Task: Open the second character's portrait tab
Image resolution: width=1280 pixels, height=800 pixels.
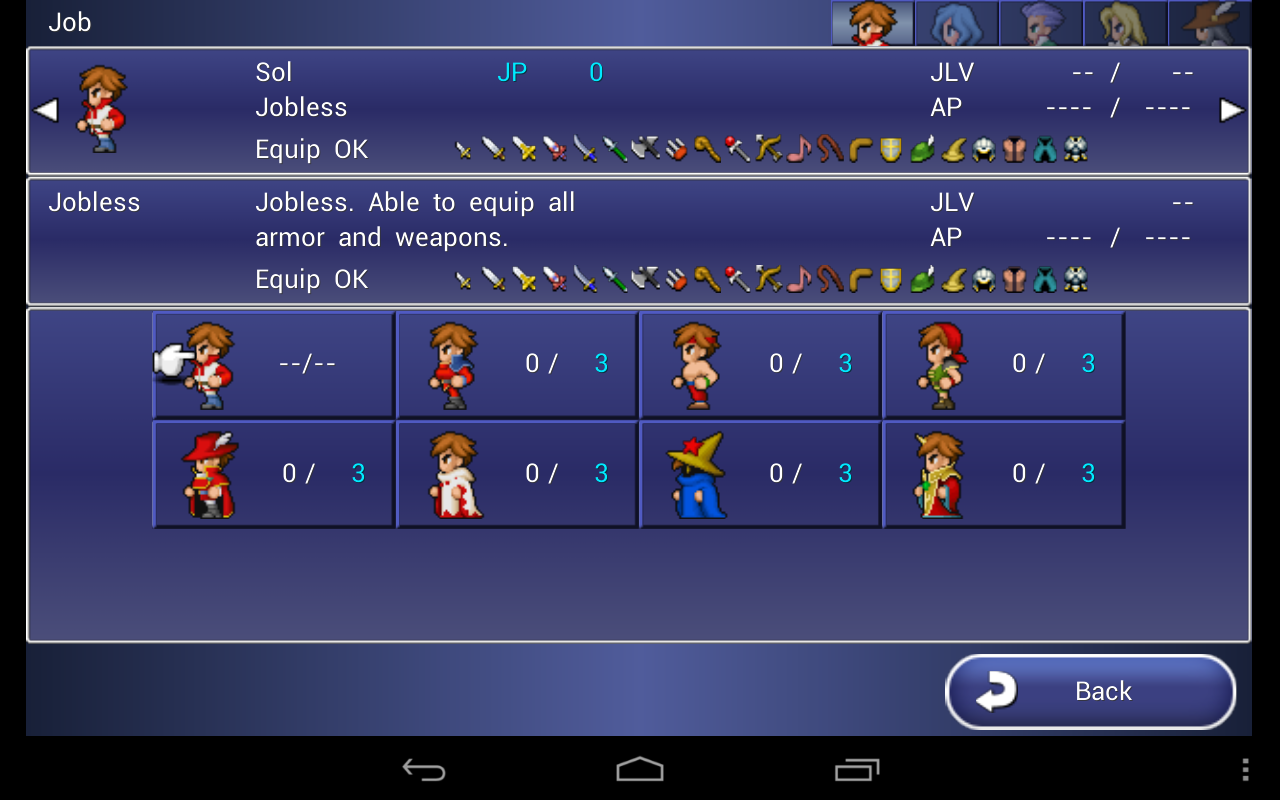Action: (956, 22)
